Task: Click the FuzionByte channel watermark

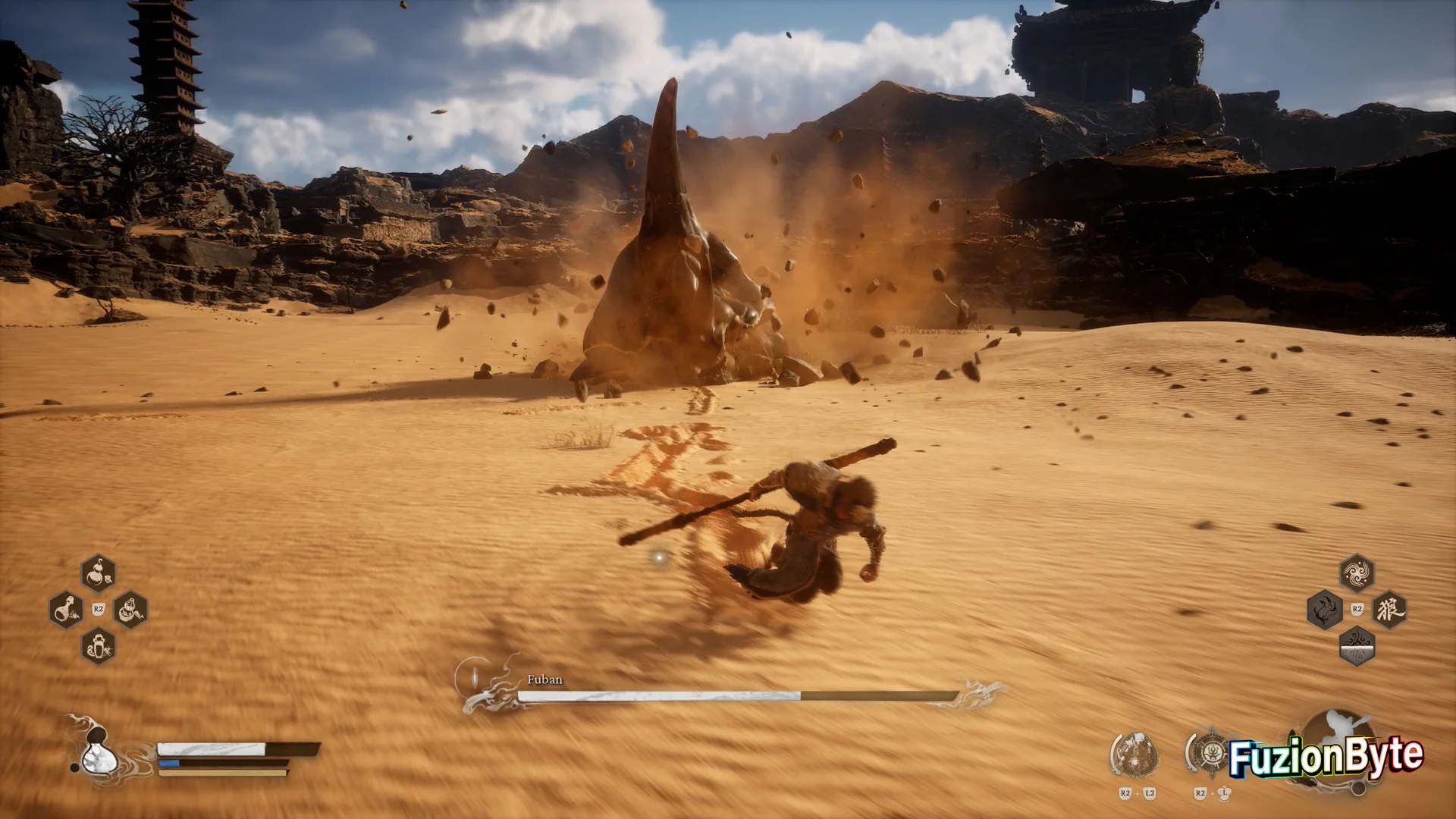Action: pyautogui.click(x=1326, y=757)
